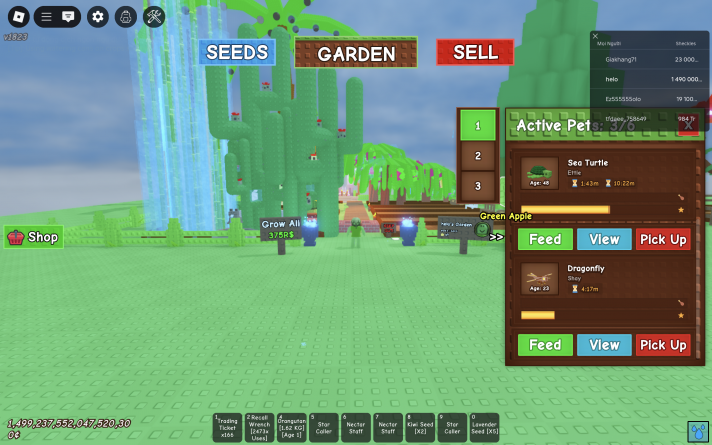This screenshot has width=712, height=445.
Task: Equip the Recall Wrench from the hotbar
Action: tap(260, 428)
